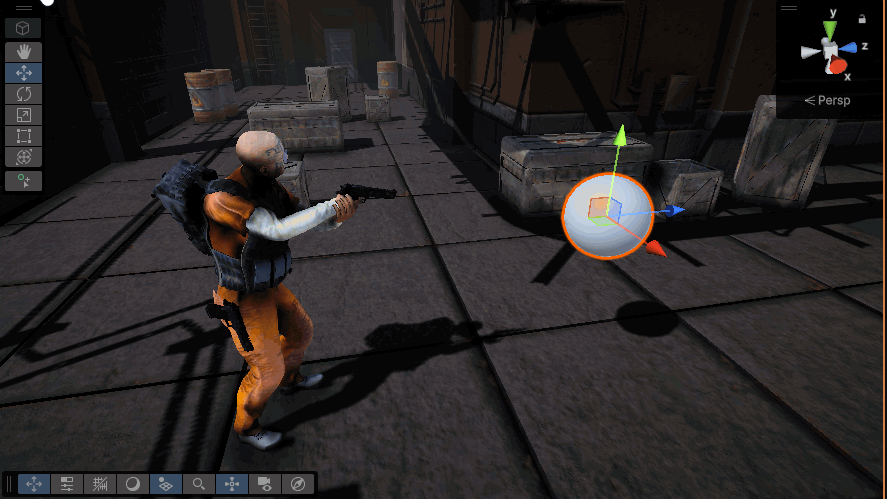Select the rect transform tool
887x499 pixels.
pyautogui.click(x=23, y=135)
